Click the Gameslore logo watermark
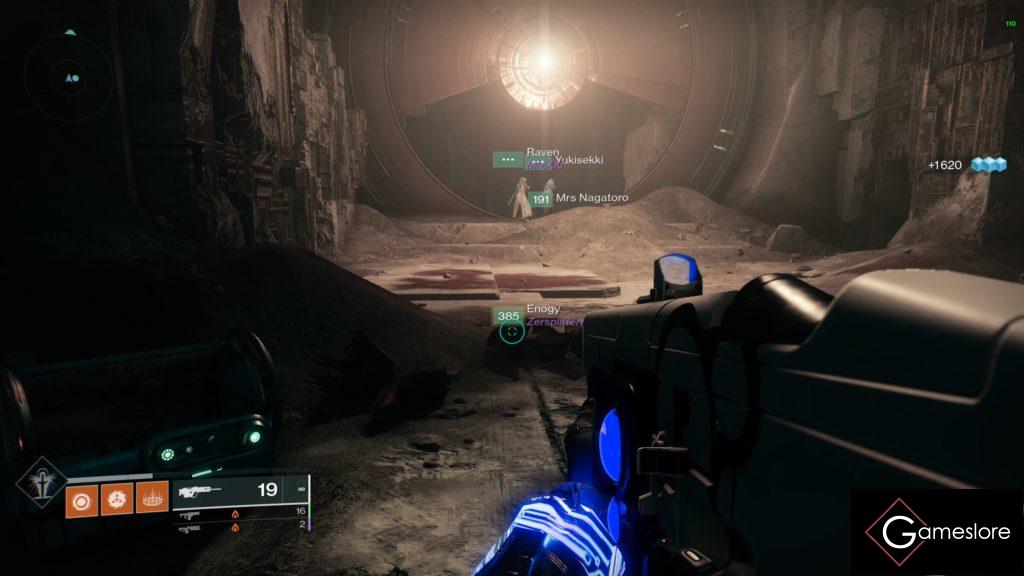The image size is (1024, 576). coord(937,532)
